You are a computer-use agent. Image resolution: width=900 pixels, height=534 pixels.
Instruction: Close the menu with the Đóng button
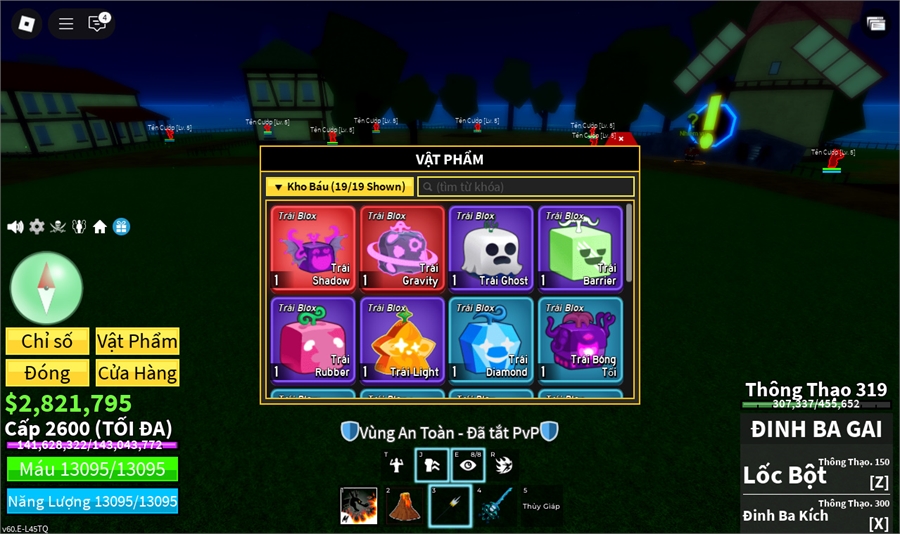click(47, 373)
